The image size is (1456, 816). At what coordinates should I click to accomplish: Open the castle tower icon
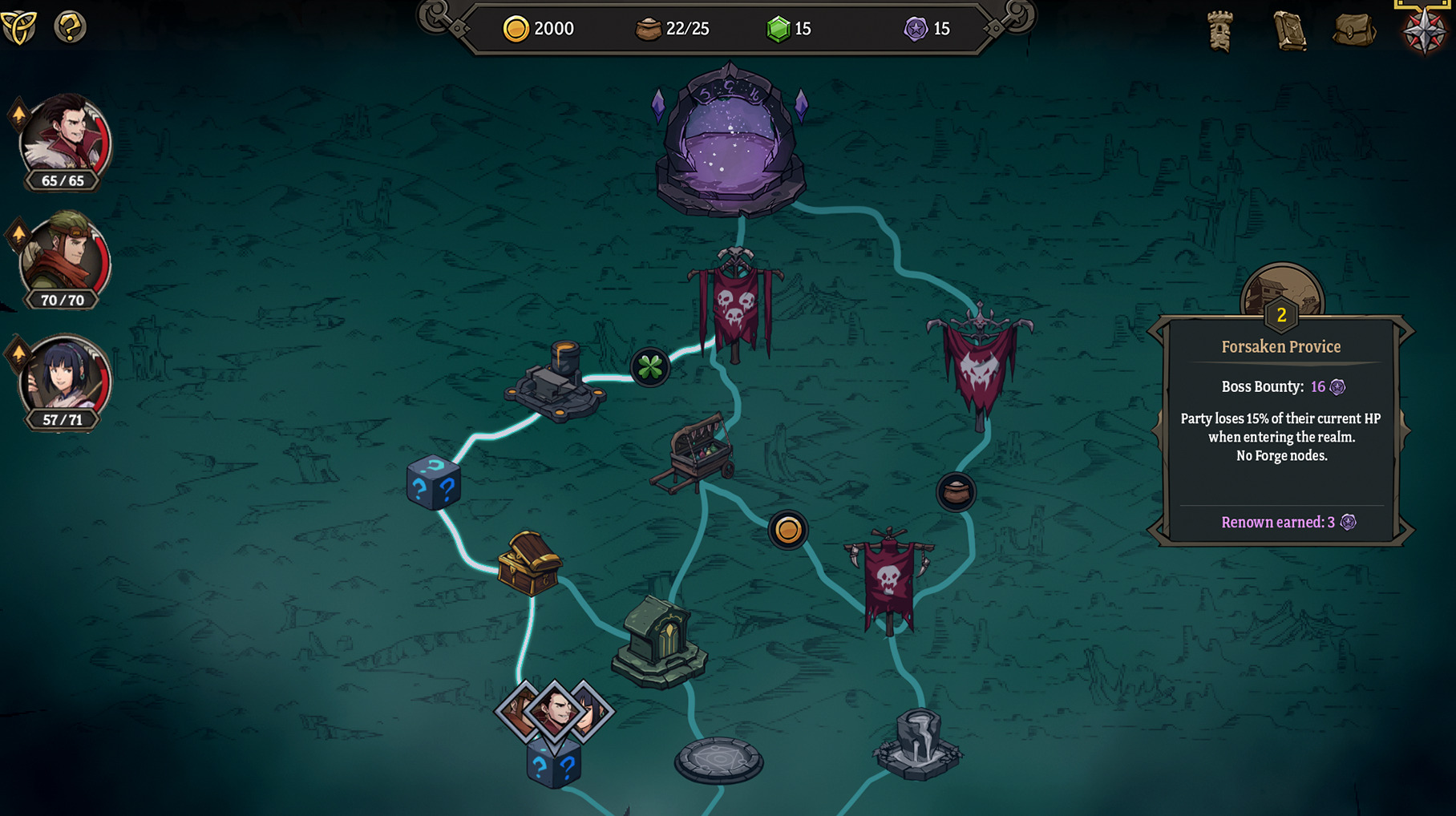pos(1220,32)
